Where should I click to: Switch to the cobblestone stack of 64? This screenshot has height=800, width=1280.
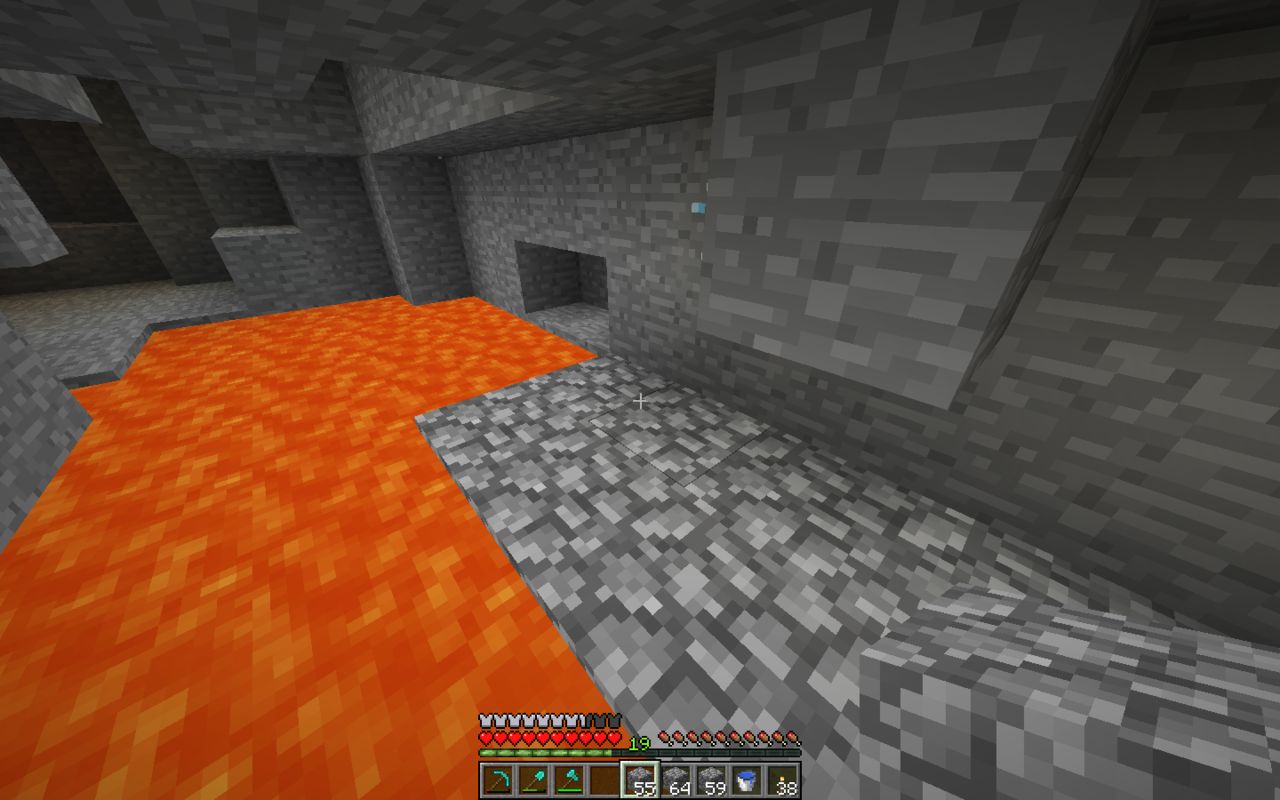(x=676, y=780)
